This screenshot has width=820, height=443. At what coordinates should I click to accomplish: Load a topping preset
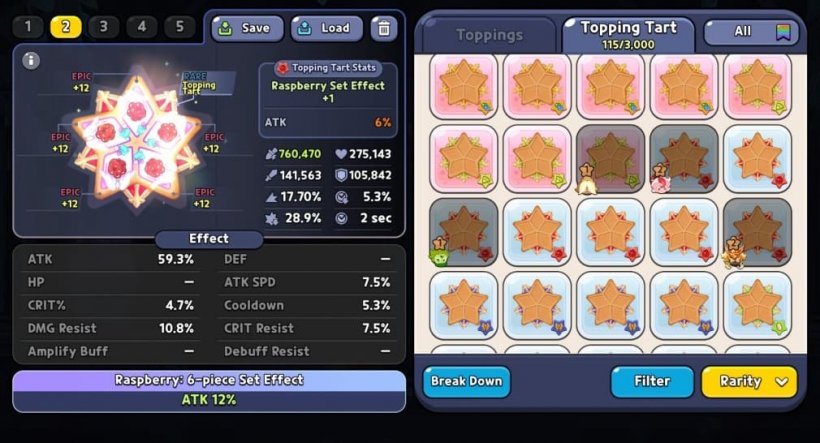pos(326,28)
